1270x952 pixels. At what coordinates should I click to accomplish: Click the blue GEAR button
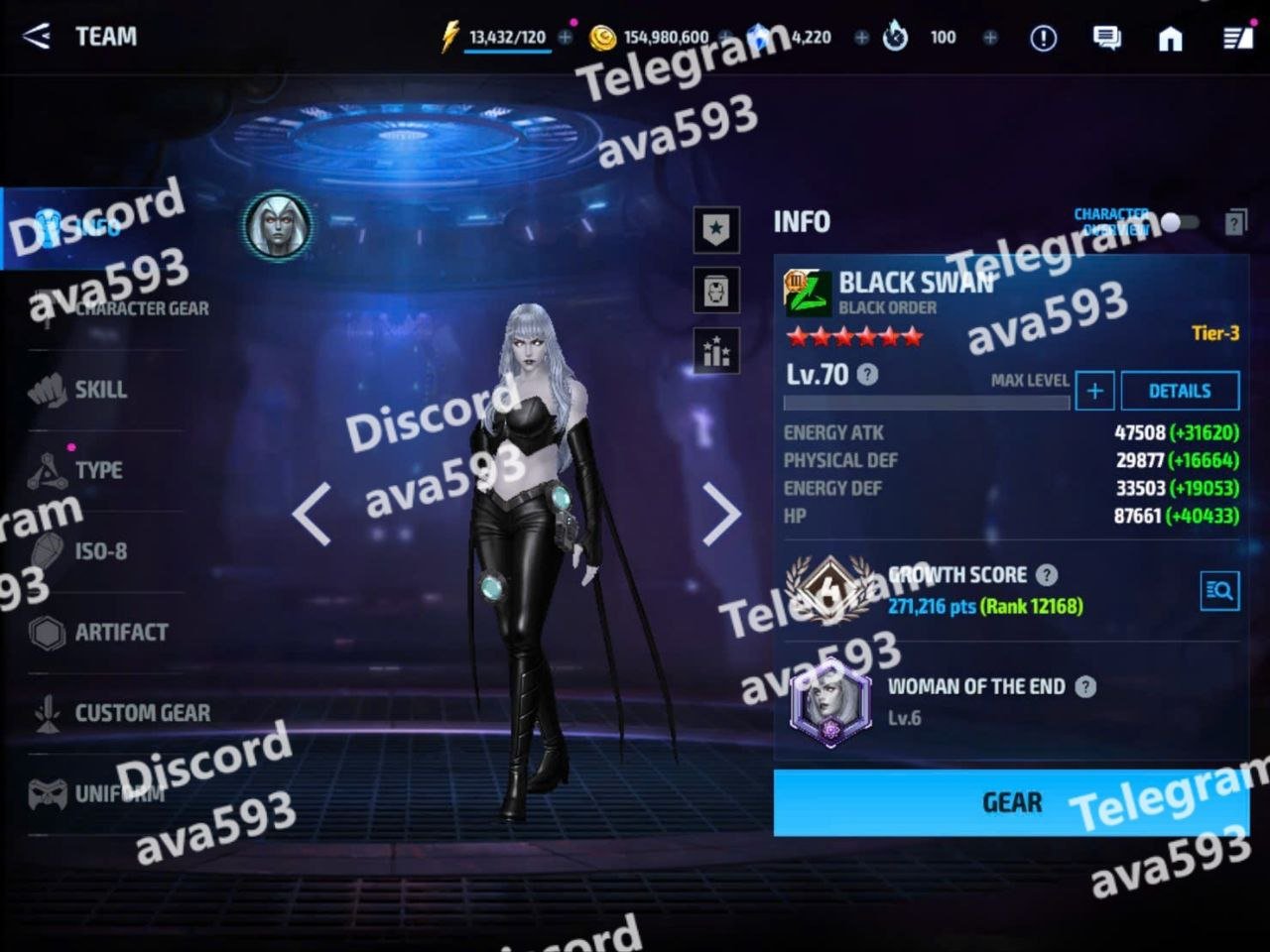pos(1010,802)
